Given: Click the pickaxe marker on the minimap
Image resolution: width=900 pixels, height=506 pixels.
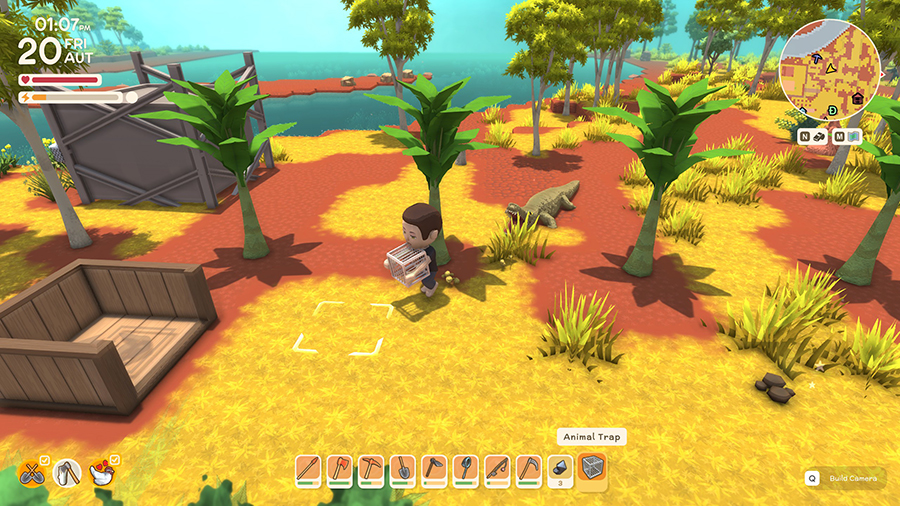Looking at the screenshot, I should point(818,60).
